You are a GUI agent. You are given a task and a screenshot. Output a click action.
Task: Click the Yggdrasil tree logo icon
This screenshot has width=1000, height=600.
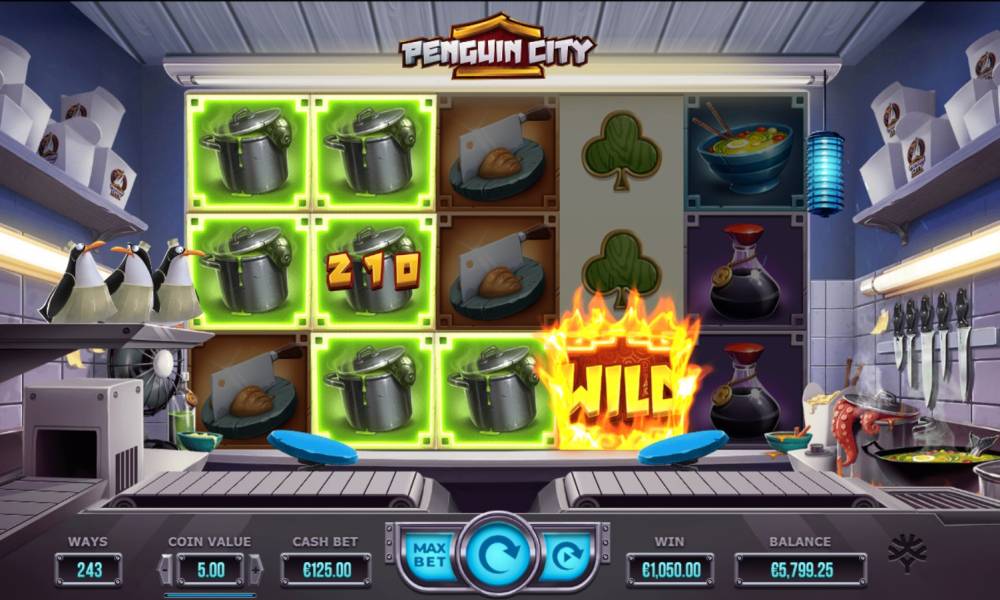coord(908,555)
